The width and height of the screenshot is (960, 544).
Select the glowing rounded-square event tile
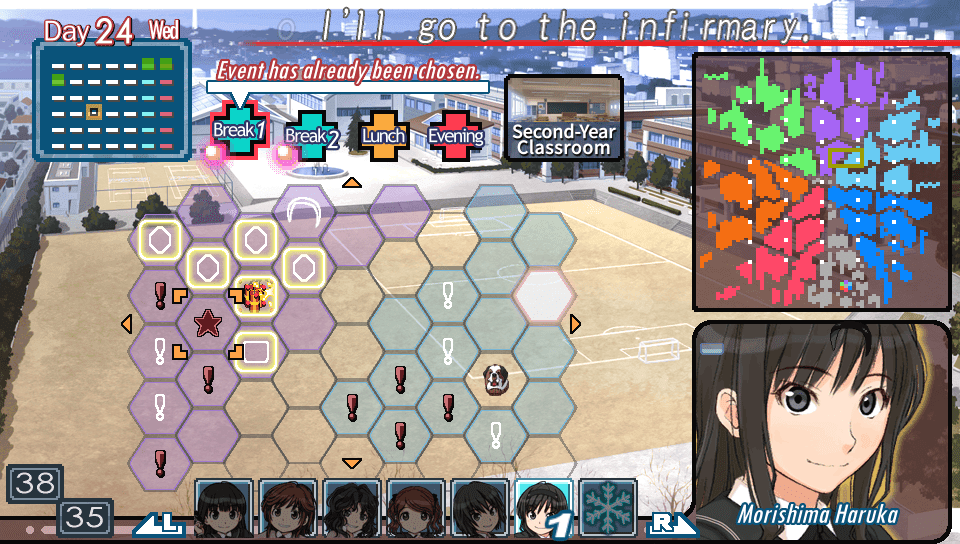tap(256, 350)
